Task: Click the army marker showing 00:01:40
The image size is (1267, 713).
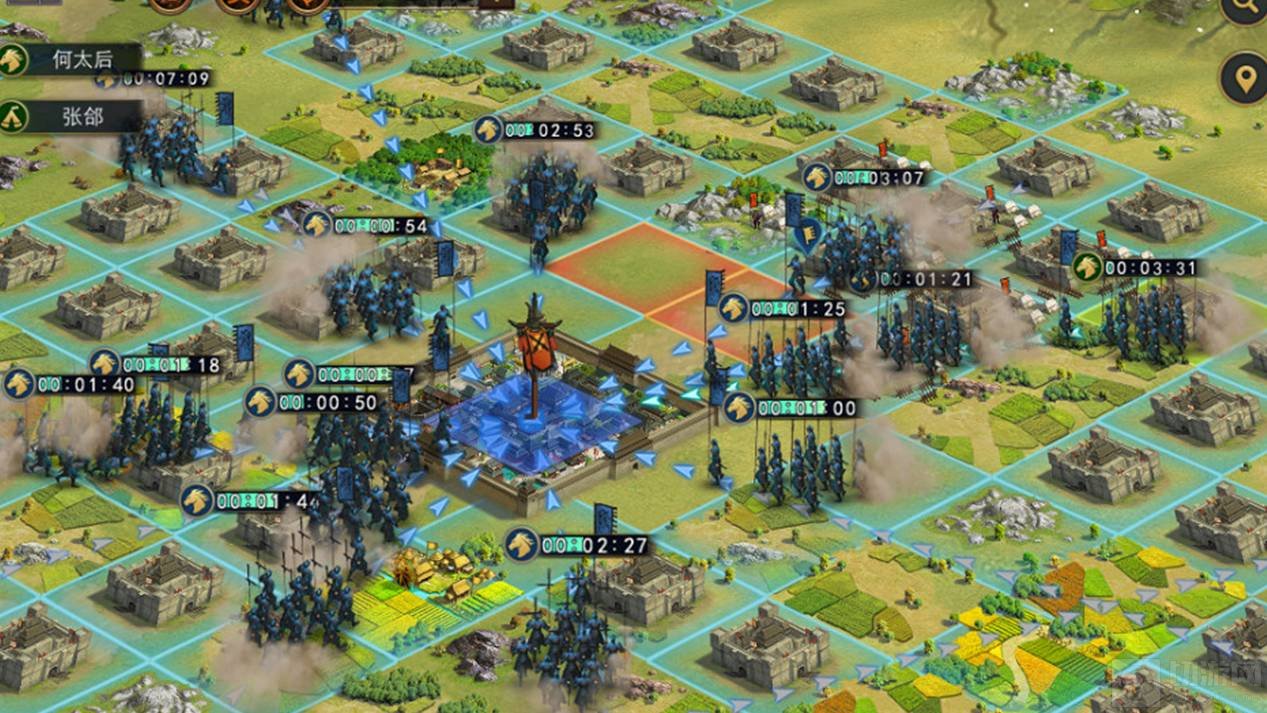Action: 19,384
